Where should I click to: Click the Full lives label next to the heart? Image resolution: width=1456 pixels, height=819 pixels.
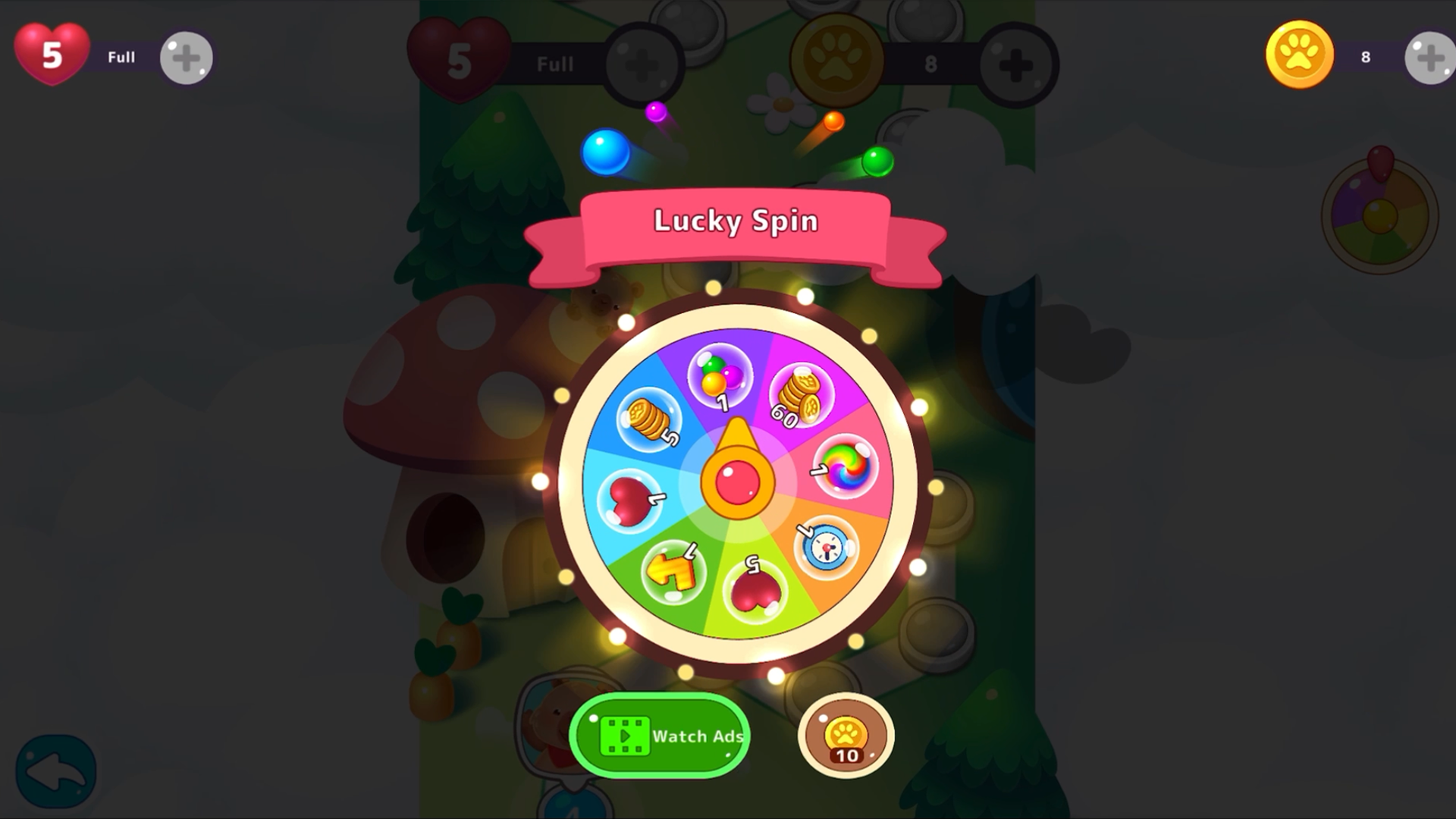121,57
